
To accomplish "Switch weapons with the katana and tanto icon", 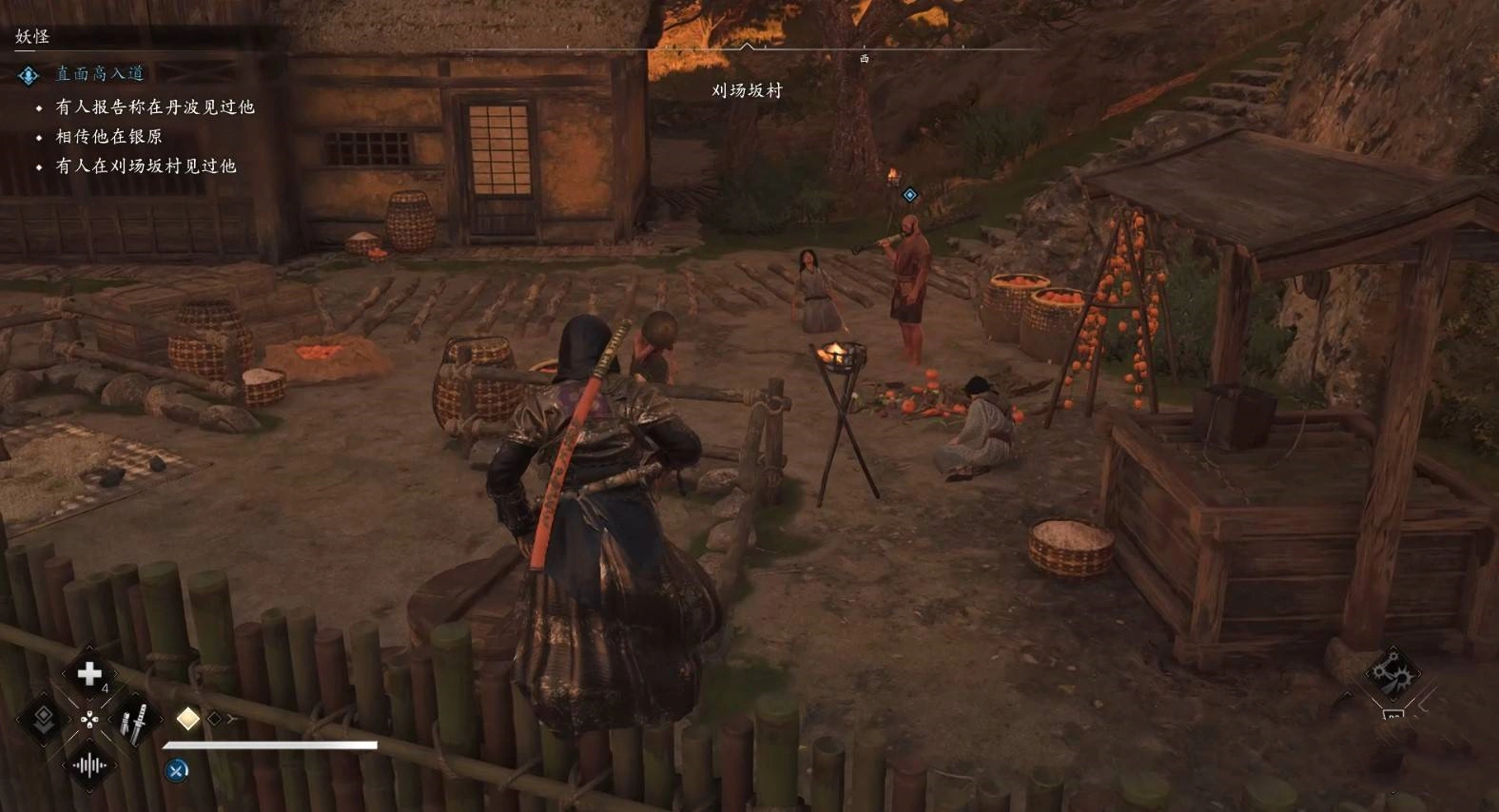I will 134,722.
